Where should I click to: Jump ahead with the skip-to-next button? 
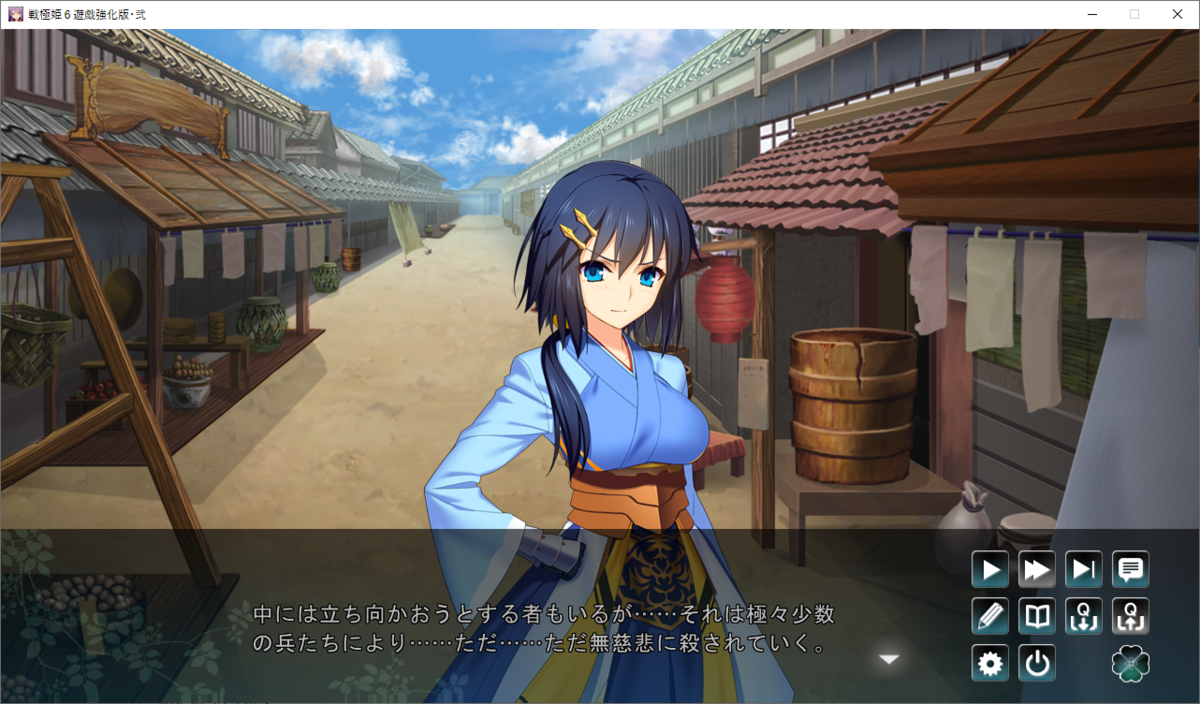pos(1084,570)
